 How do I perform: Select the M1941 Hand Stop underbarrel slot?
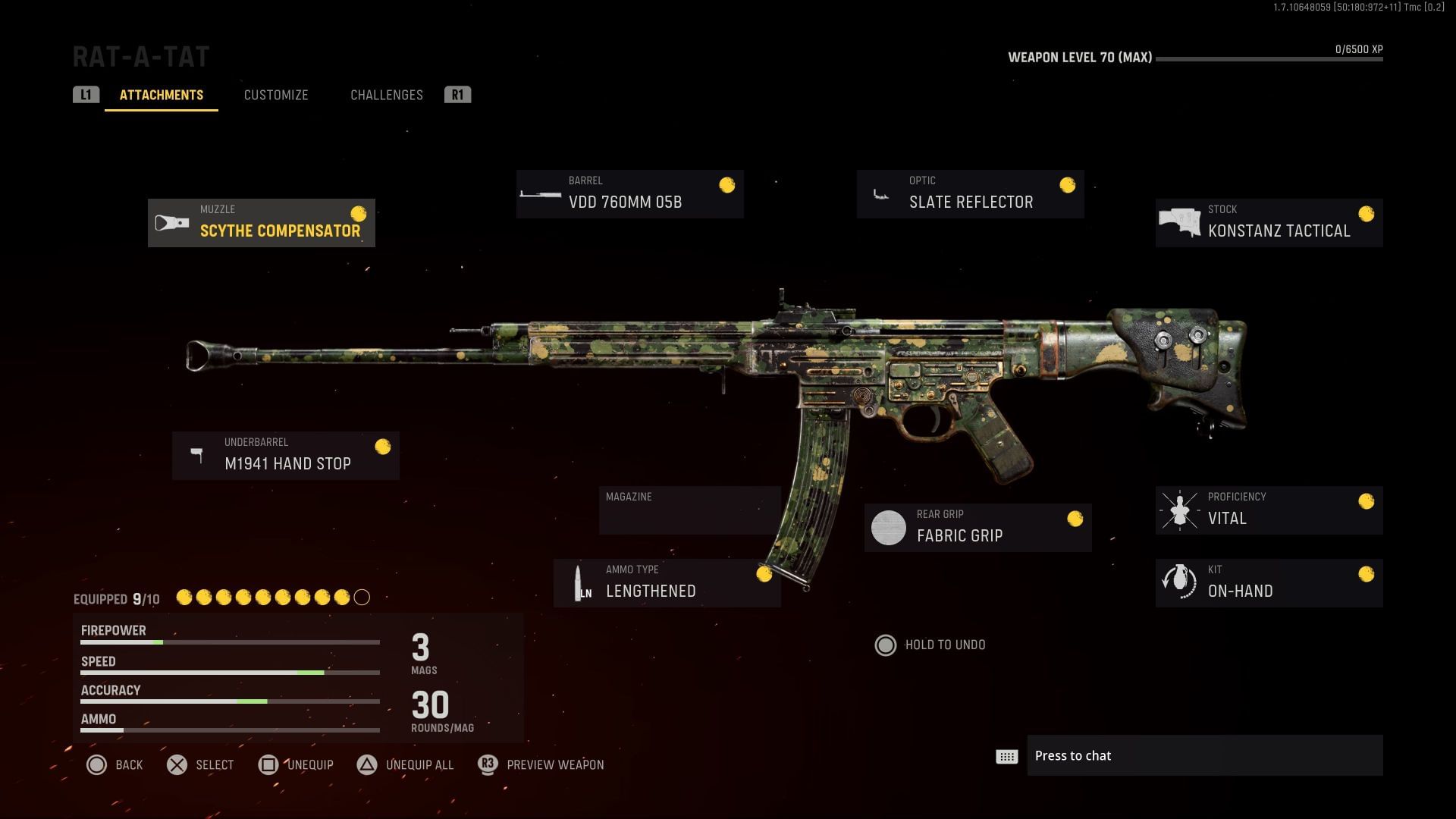tap(286, 456)
